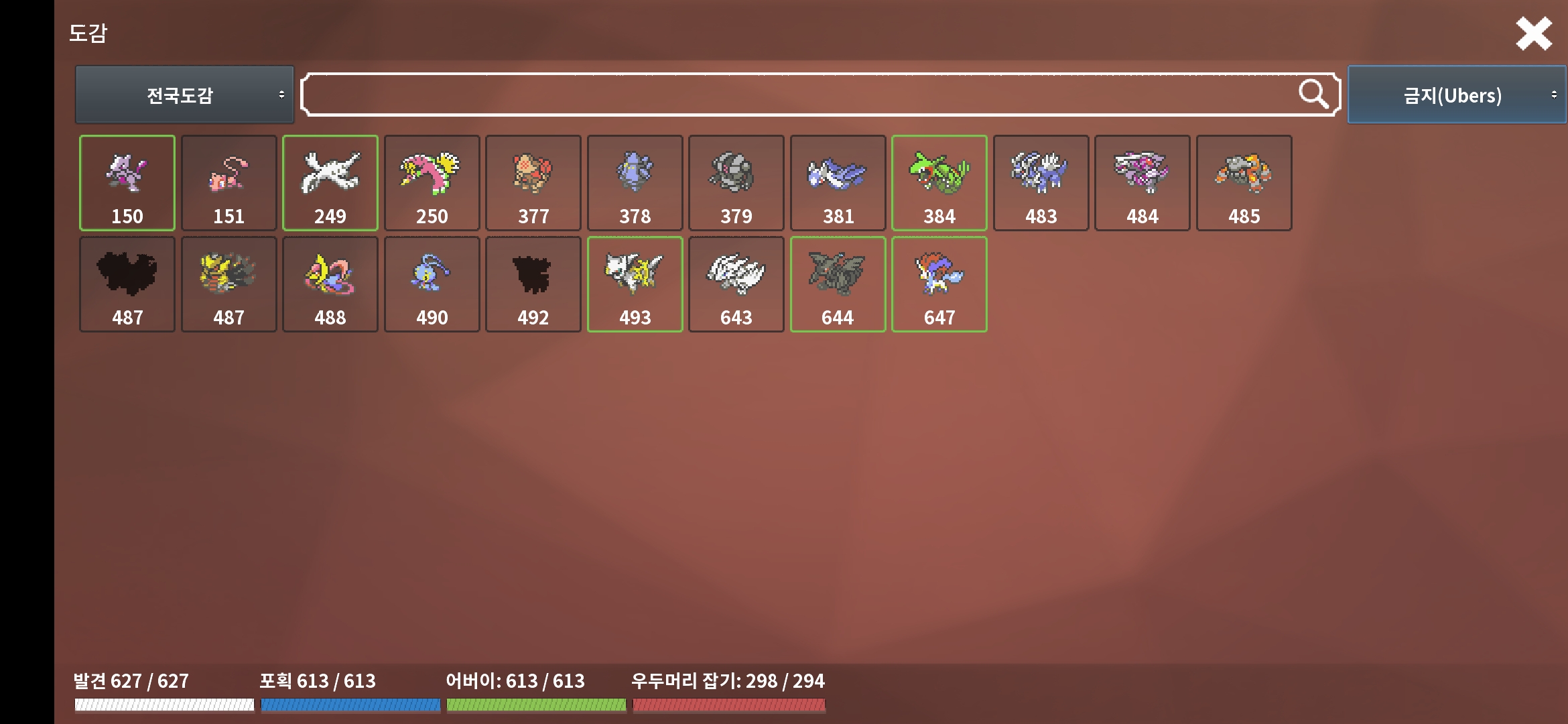Choose Mew entry number 151
This screenshot has width=1568, height=724.
(x=228, y=183)
